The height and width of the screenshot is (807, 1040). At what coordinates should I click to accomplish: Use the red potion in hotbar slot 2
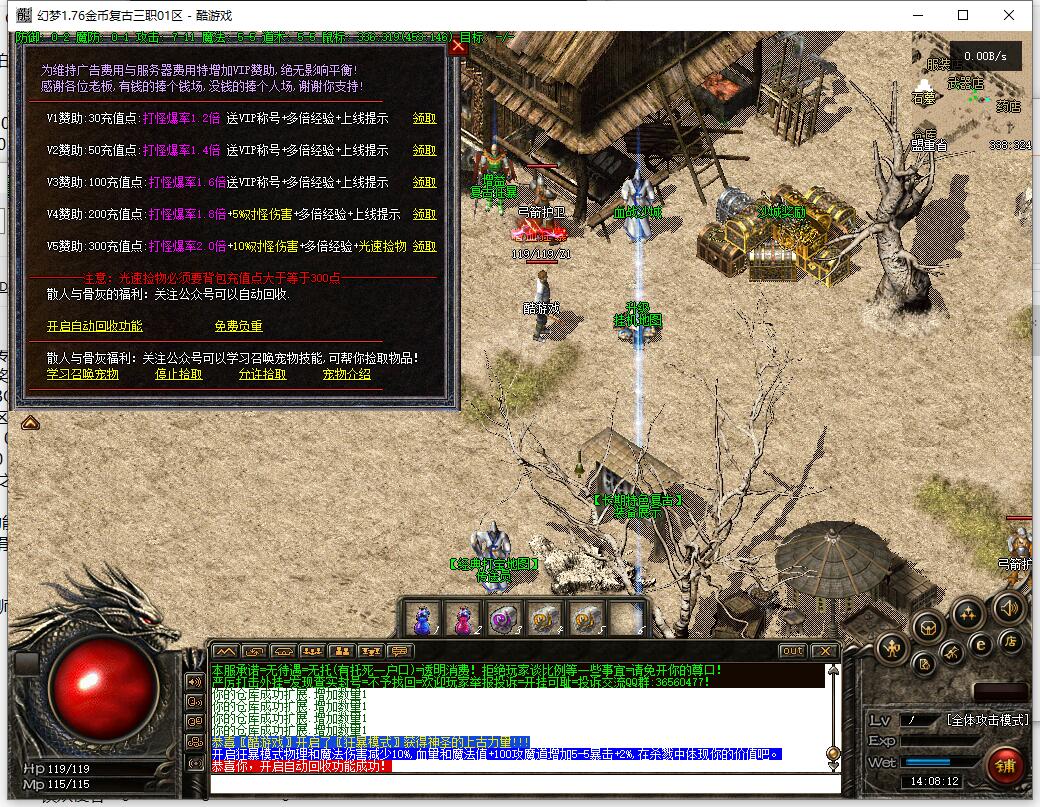pos(463,618)
